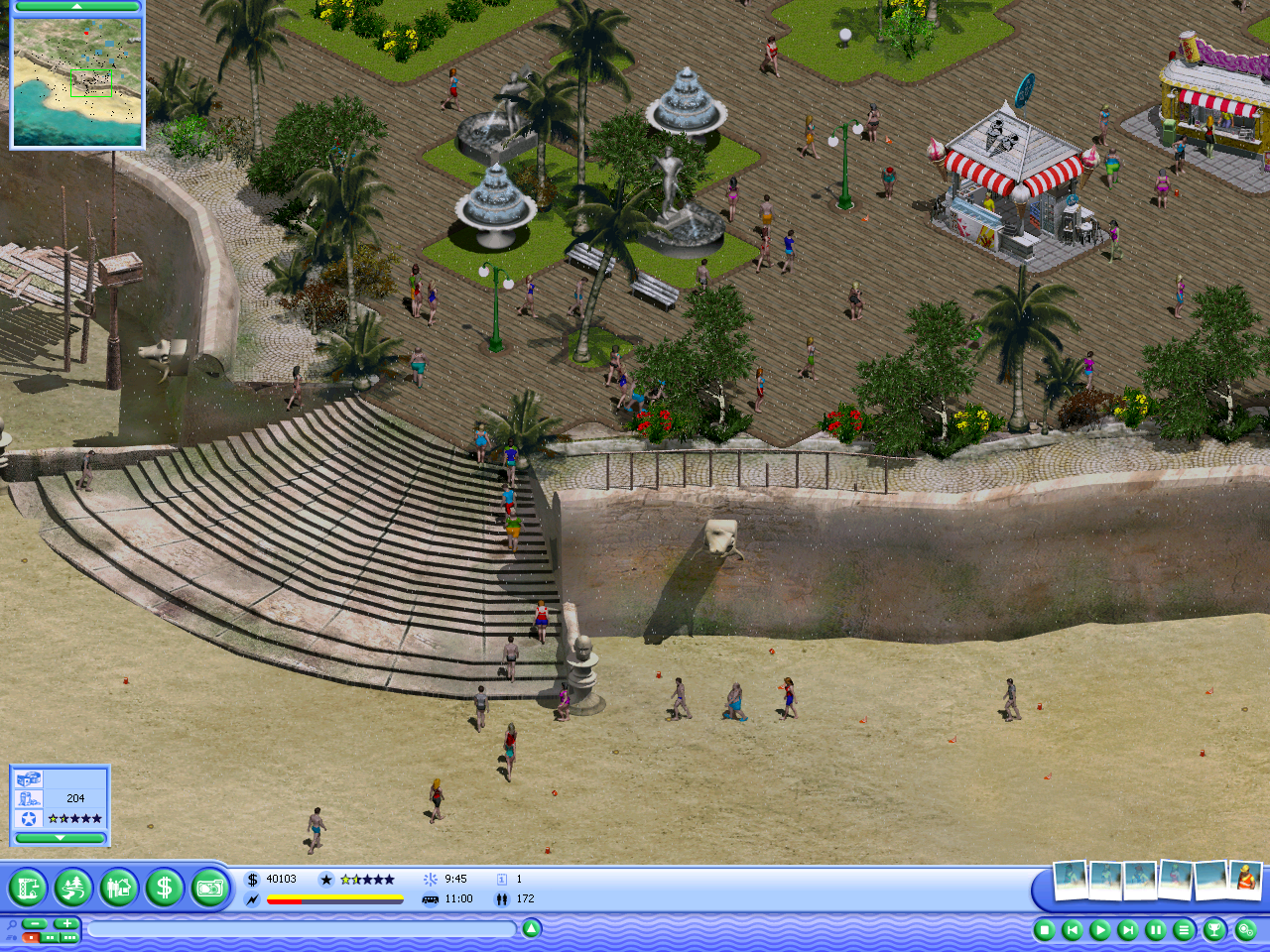The height and width of the screenshot is (952, 1270).
Task: View awards with the trophy button
Action: click(x=1217, y=929)
